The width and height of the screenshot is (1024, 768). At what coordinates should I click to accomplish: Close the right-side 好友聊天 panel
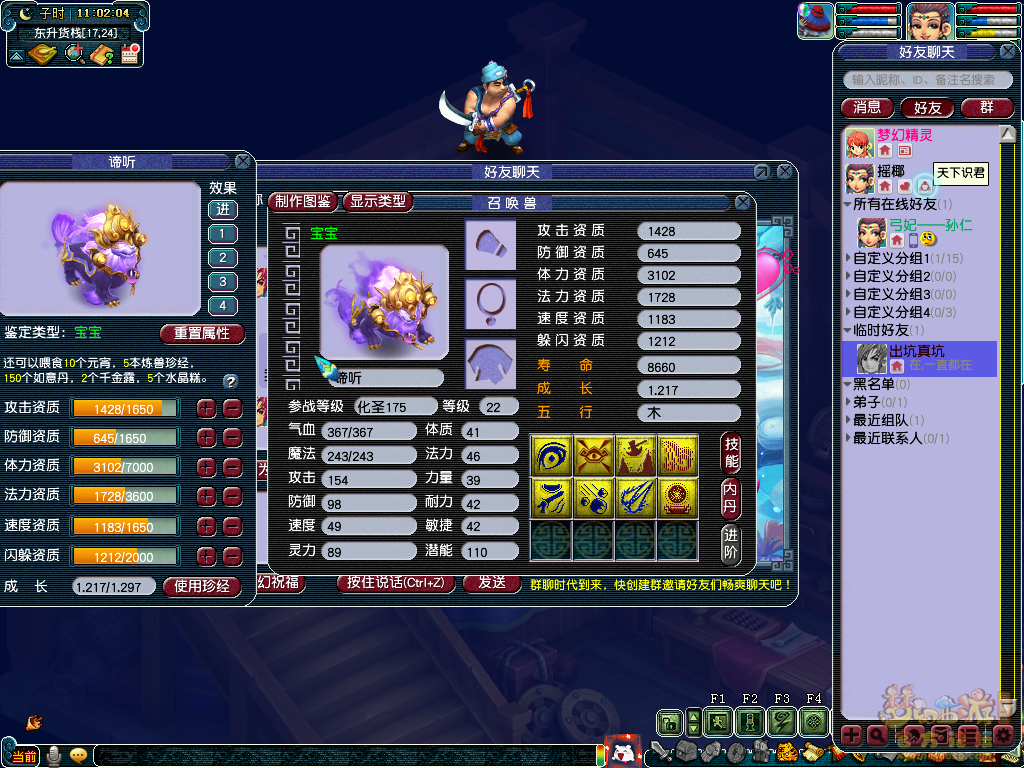coord(1008,51)
